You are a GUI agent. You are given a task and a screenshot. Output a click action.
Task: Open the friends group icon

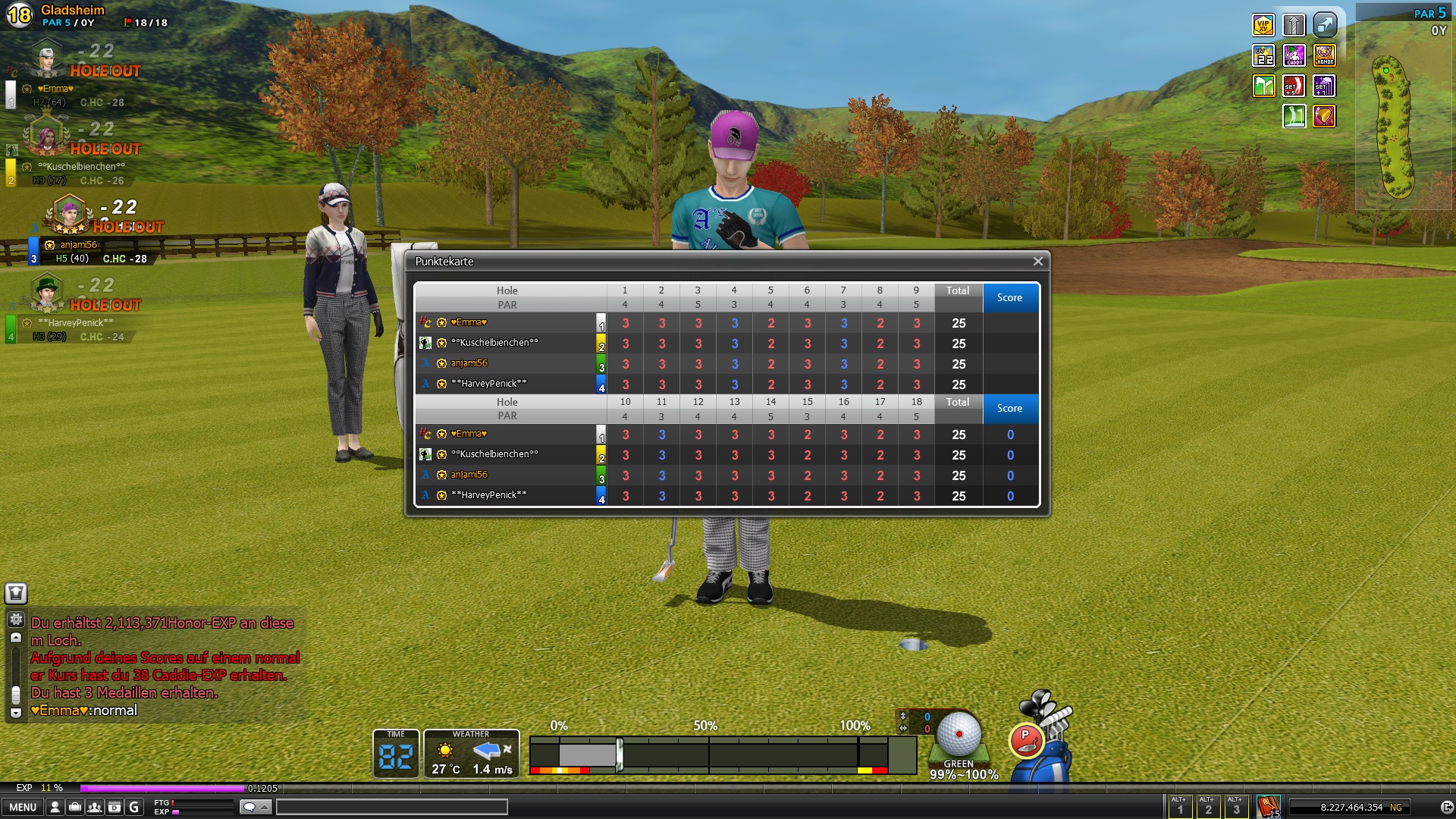pos(95,808)
